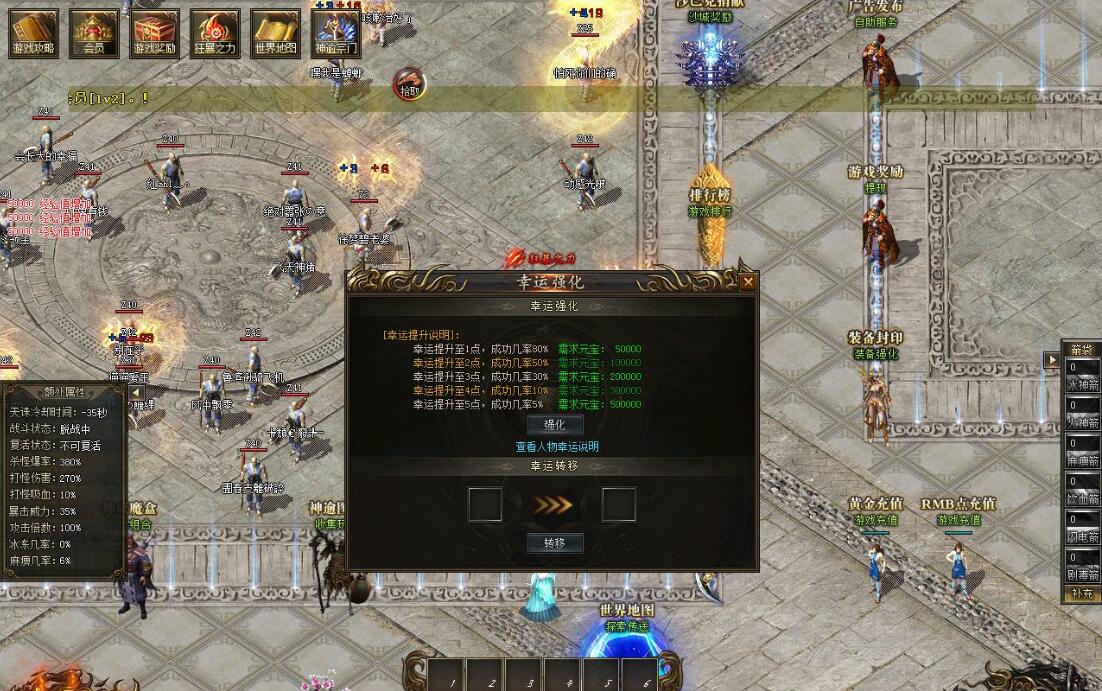The height and width of the screenshot is (691, 1102).
Task: Click the round 拾取 pickup button
Action: 410,82
